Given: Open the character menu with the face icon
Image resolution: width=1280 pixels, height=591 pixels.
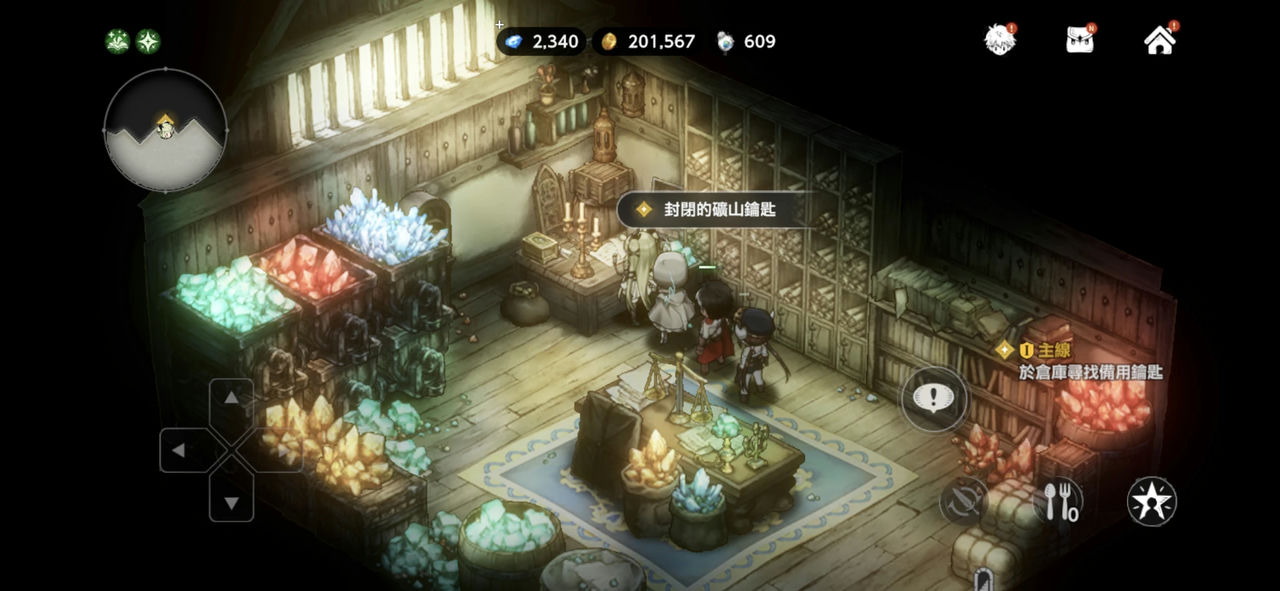Looking at the screenshot, I should [999, 40].
